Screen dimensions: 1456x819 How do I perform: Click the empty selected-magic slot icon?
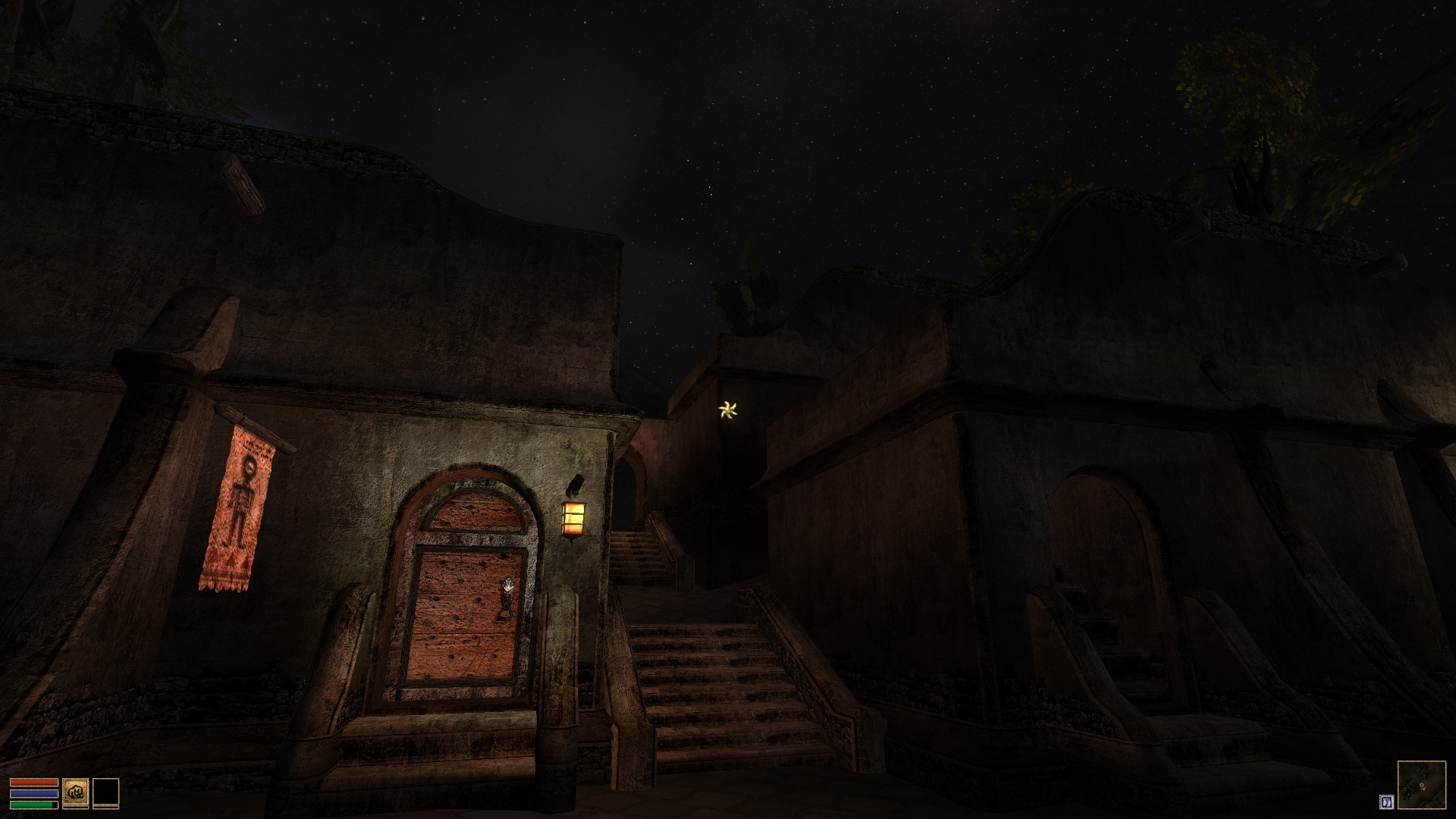[x=107, y=792]
